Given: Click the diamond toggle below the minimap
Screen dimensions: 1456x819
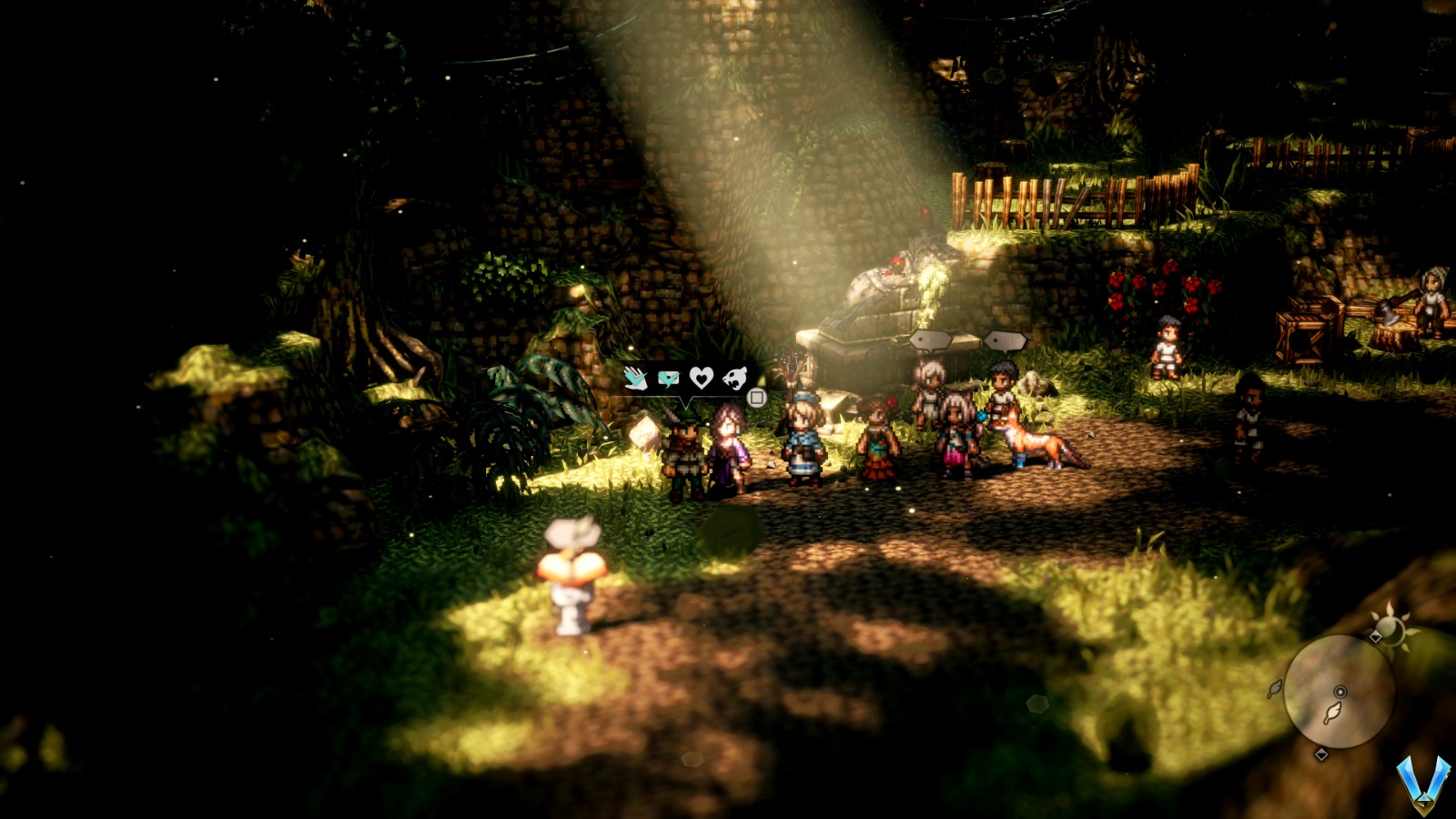Looking at the screenshot, I should (x=1320, y=753).
